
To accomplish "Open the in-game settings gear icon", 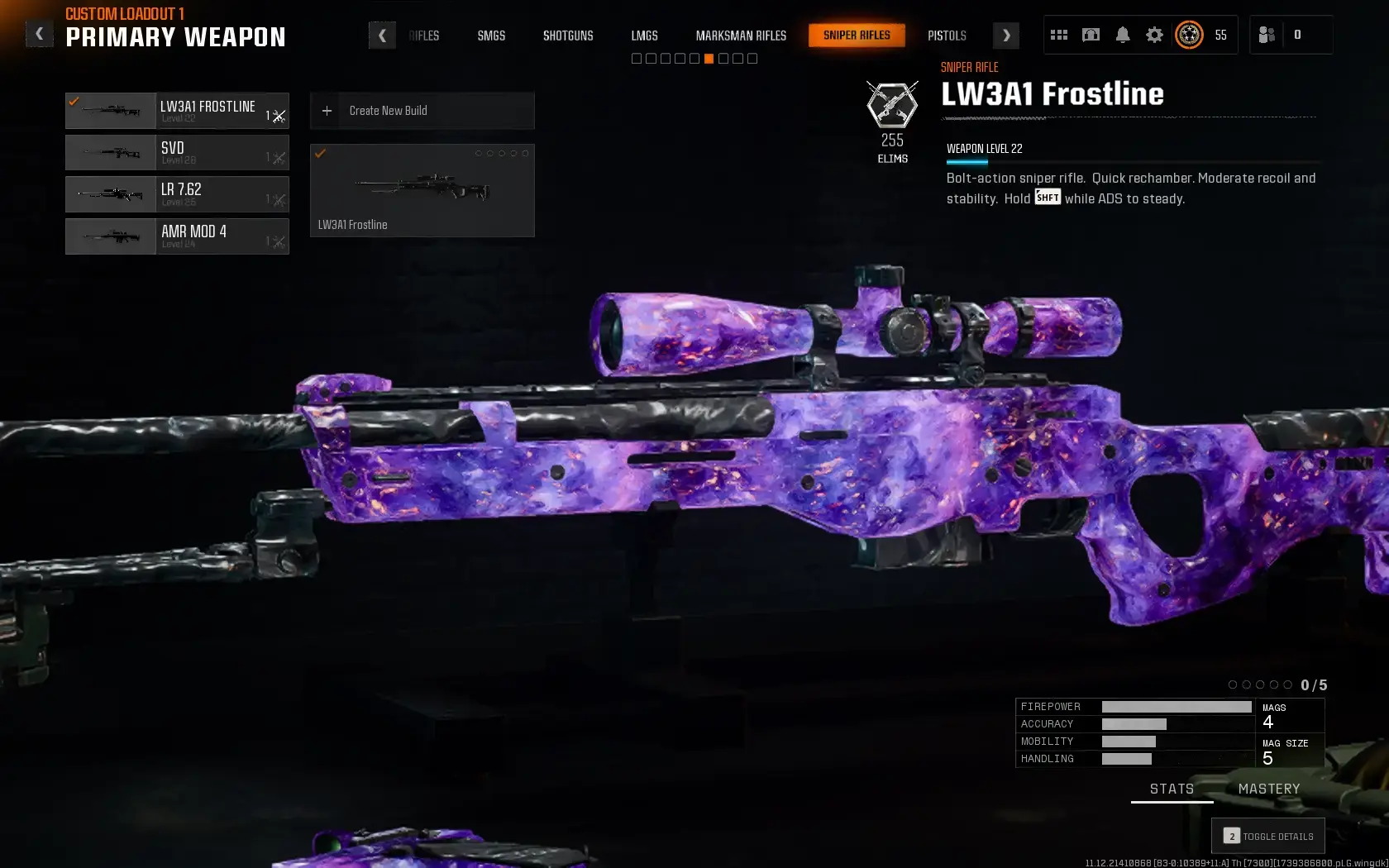I will pos(1154,35).
